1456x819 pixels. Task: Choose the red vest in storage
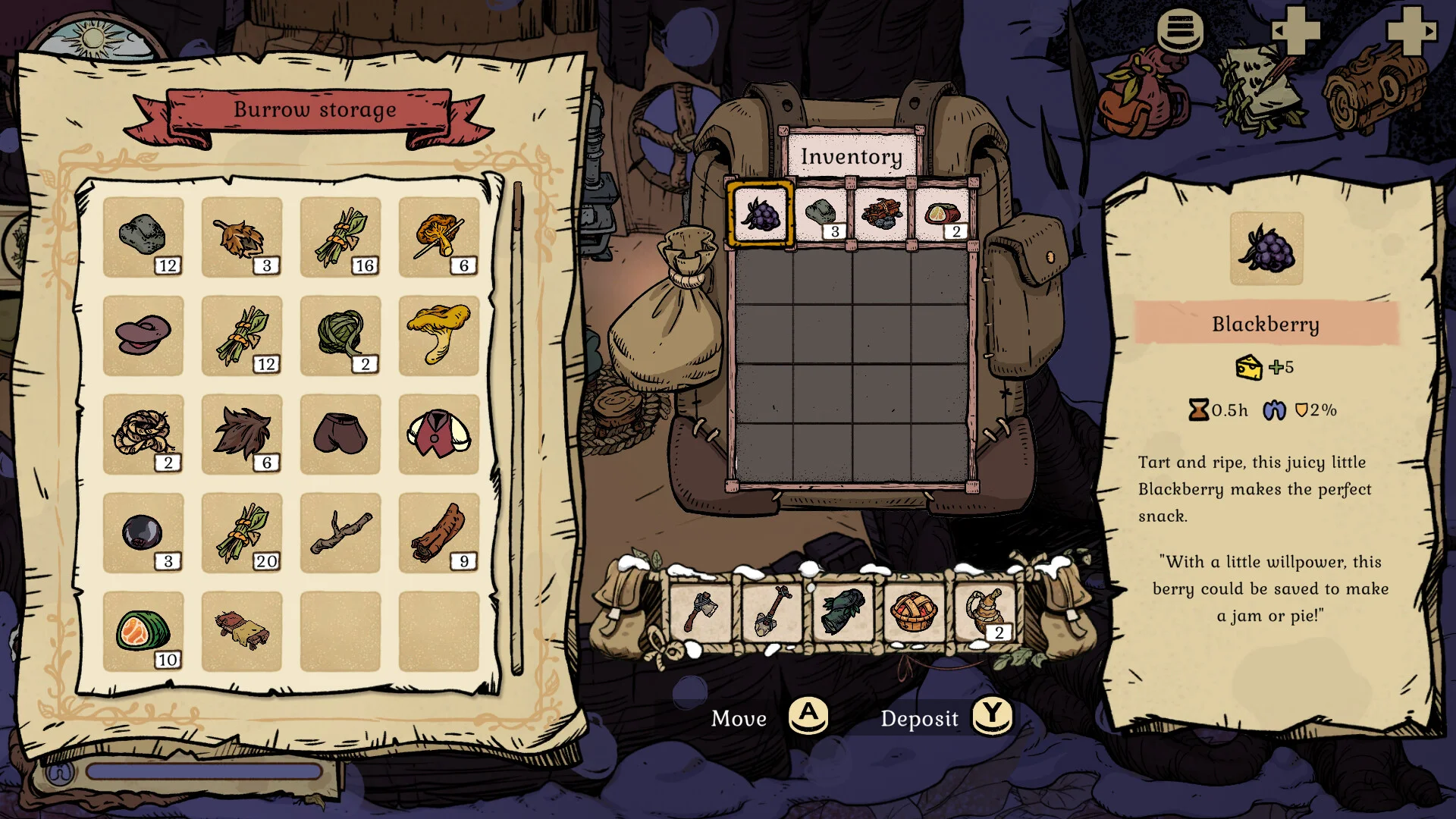(439, 434)
